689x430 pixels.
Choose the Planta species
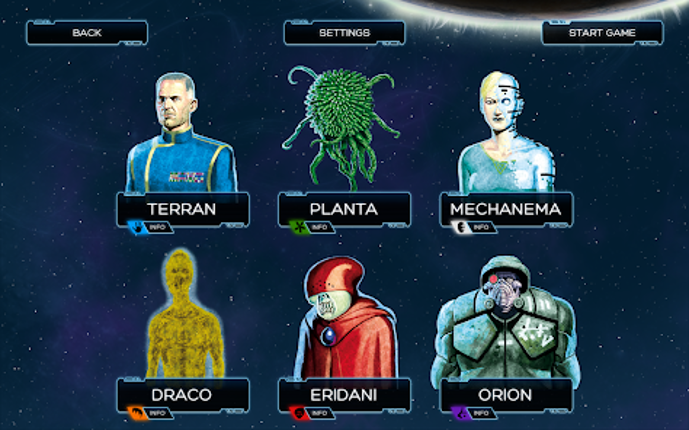343,209
